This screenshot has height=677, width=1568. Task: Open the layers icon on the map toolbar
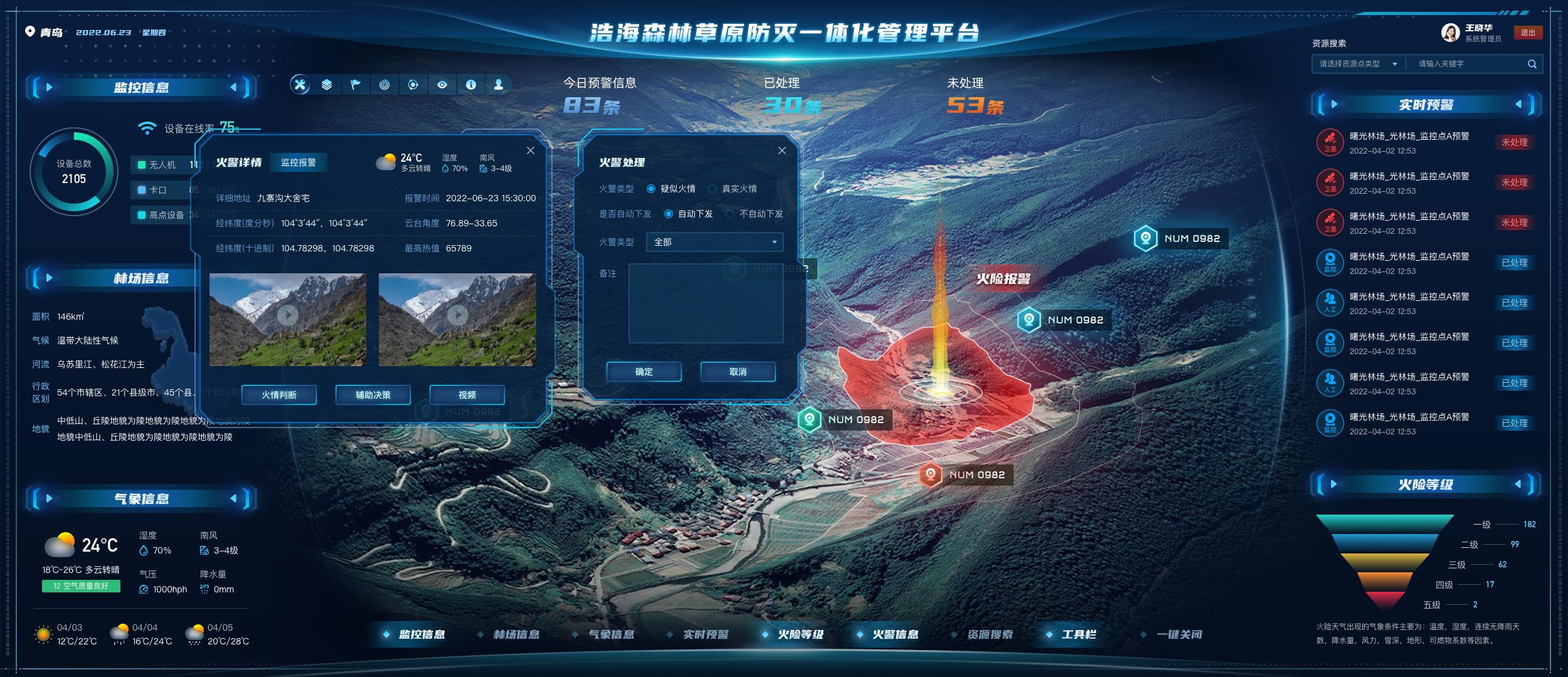tap(327, 85)
